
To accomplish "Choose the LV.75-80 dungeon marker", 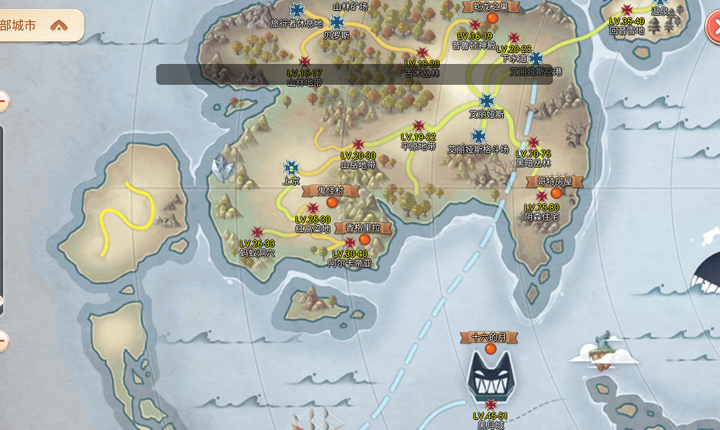I will (x=541, y=196).
